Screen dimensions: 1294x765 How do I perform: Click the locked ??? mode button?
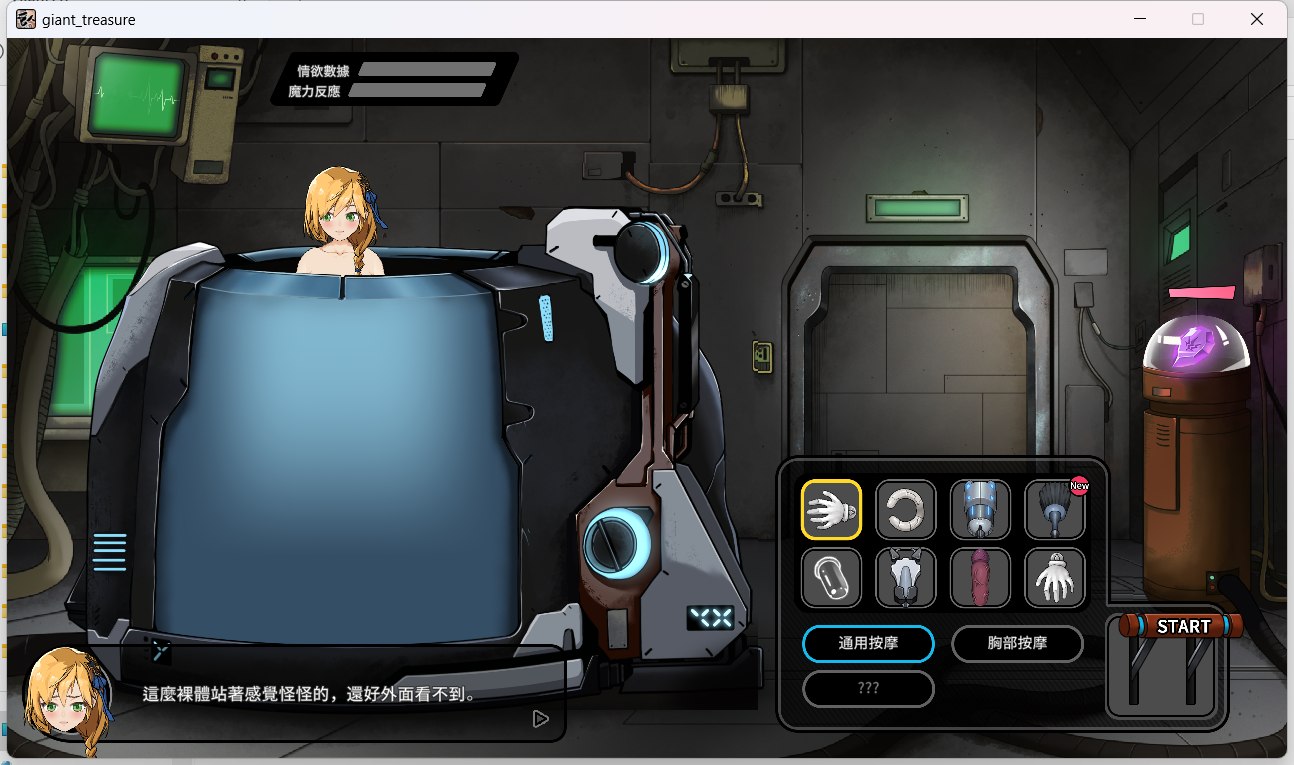coord(868,688)
